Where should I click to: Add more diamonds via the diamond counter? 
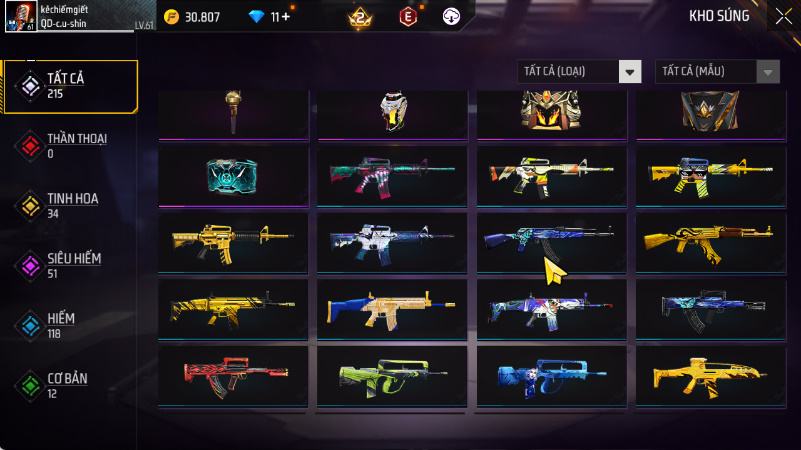[x=285, y=17]
